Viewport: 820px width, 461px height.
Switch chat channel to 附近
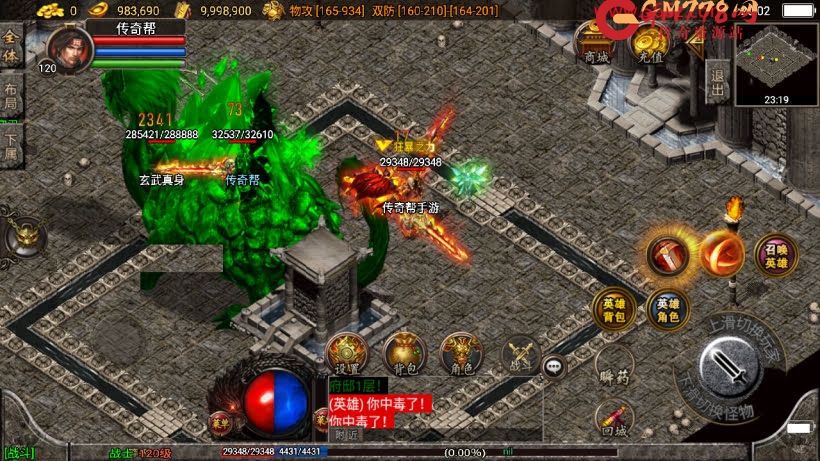346,434
